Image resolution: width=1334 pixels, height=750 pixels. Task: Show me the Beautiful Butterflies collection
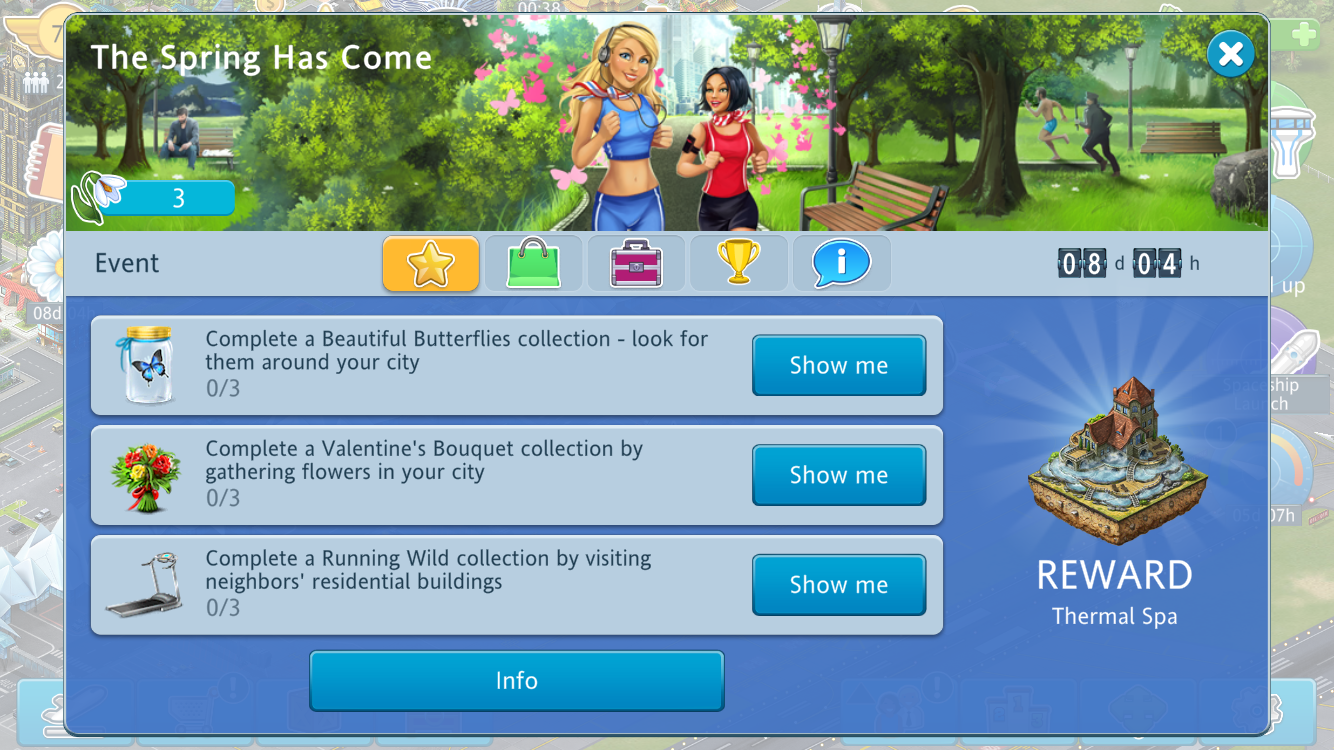tap(838, 366)
